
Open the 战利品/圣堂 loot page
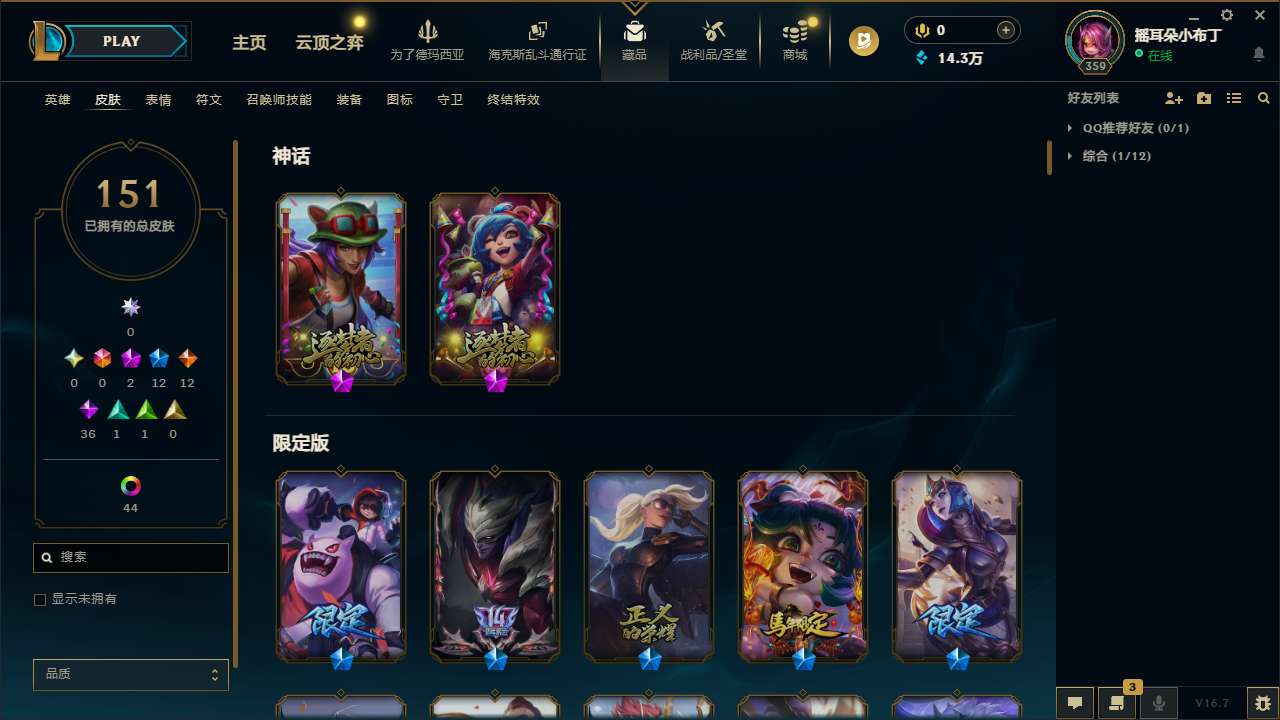point(712,40)
